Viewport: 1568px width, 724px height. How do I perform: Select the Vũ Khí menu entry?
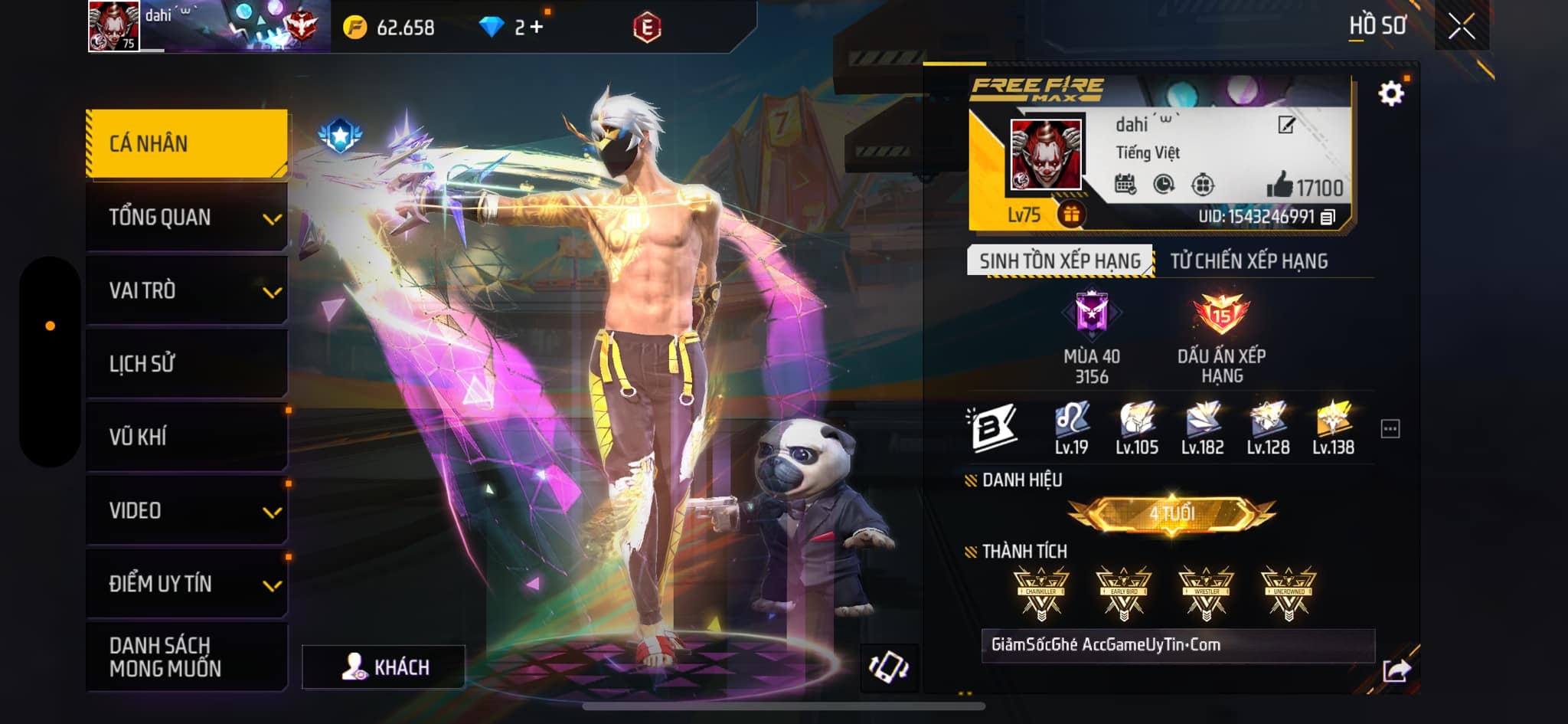(187, 437)
